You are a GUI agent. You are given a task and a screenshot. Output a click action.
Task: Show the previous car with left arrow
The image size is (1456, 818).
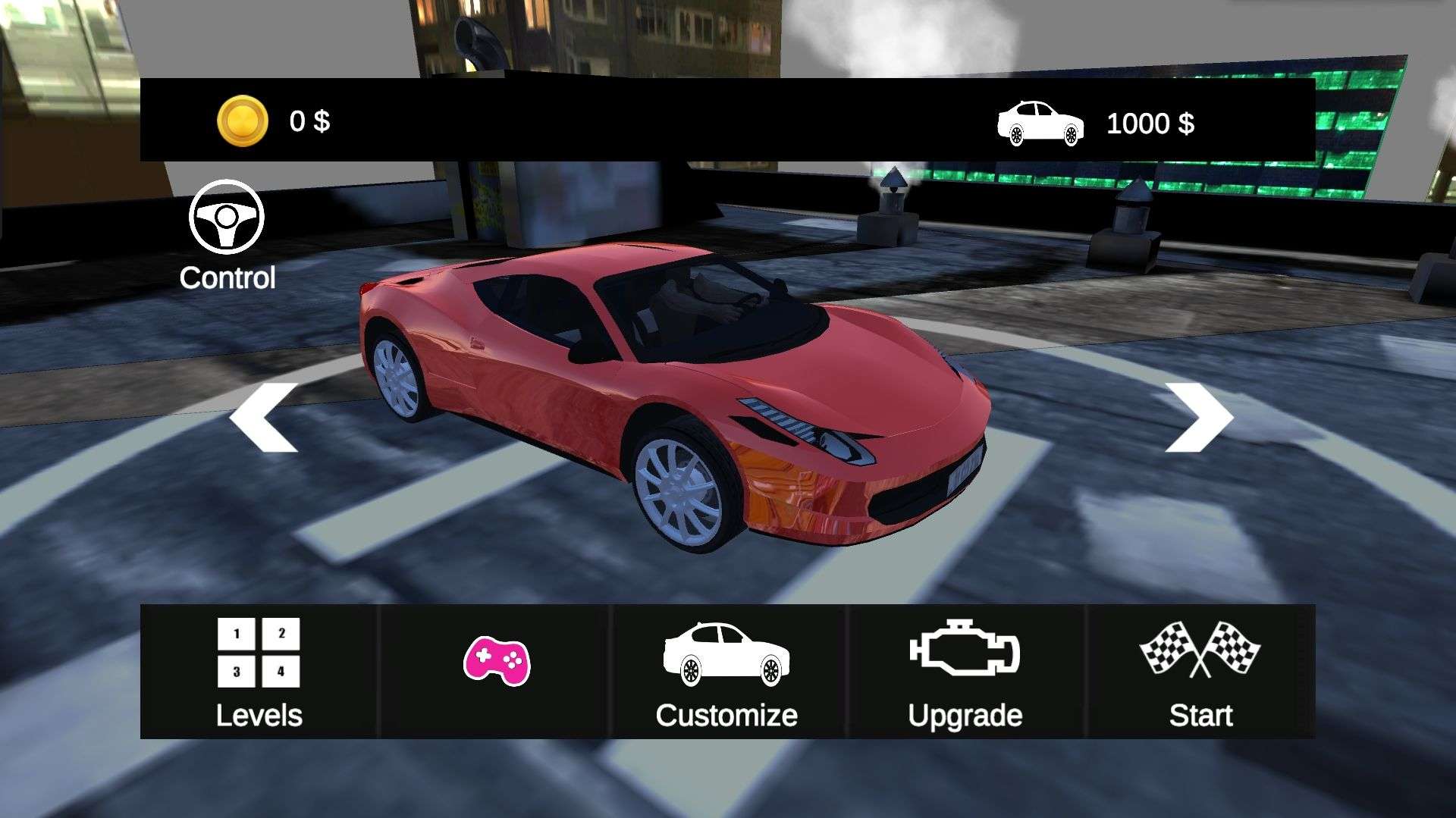[x=264, y=418]
